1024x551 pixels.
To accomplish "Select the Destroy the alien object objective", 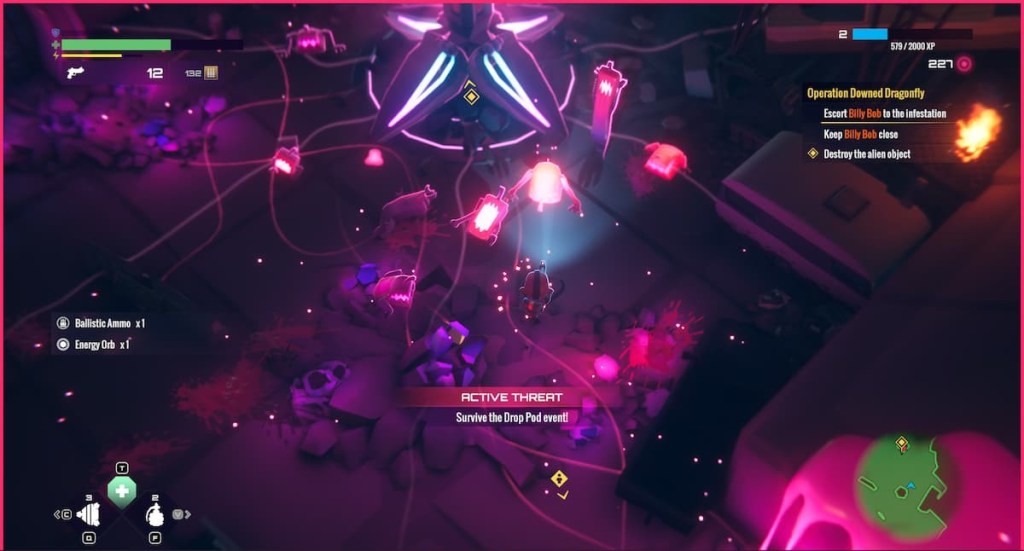I will [866, 154].
